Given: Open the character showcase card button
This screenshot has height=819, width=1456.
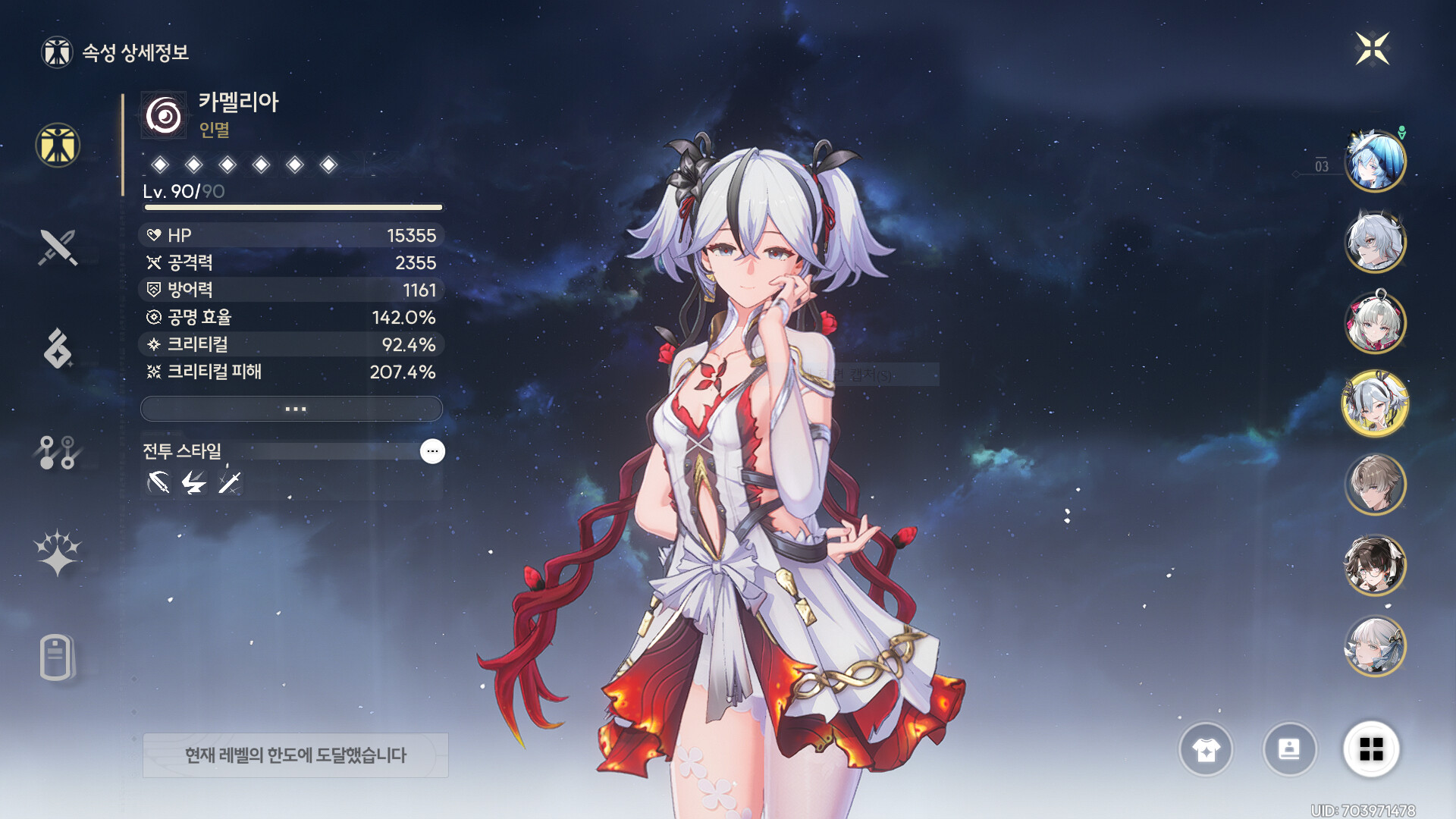Looking at the screenshot, I should pyautogui.click(x=1289, y=750).
